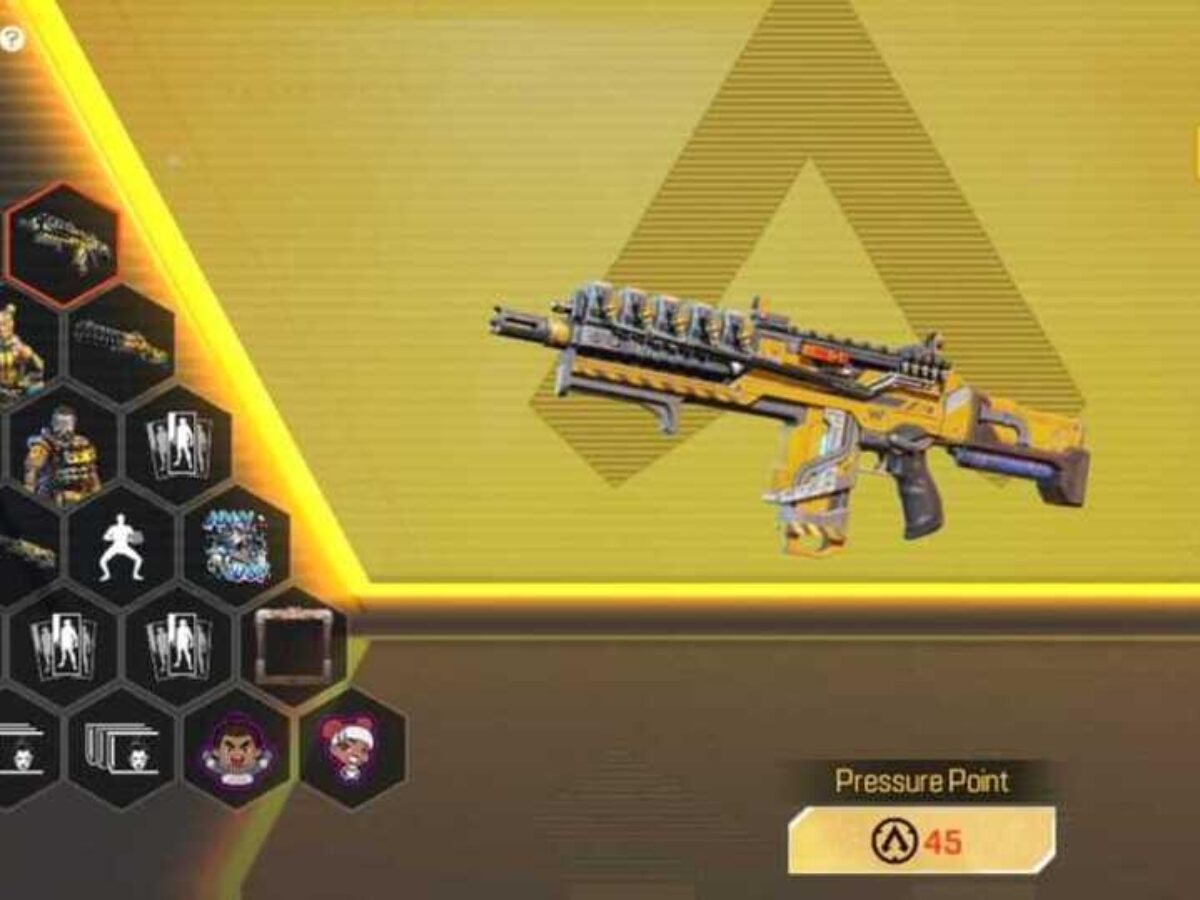Screen dimensions: 1200x900
Task: Open the help question mark icon
Action: (12, 40)
